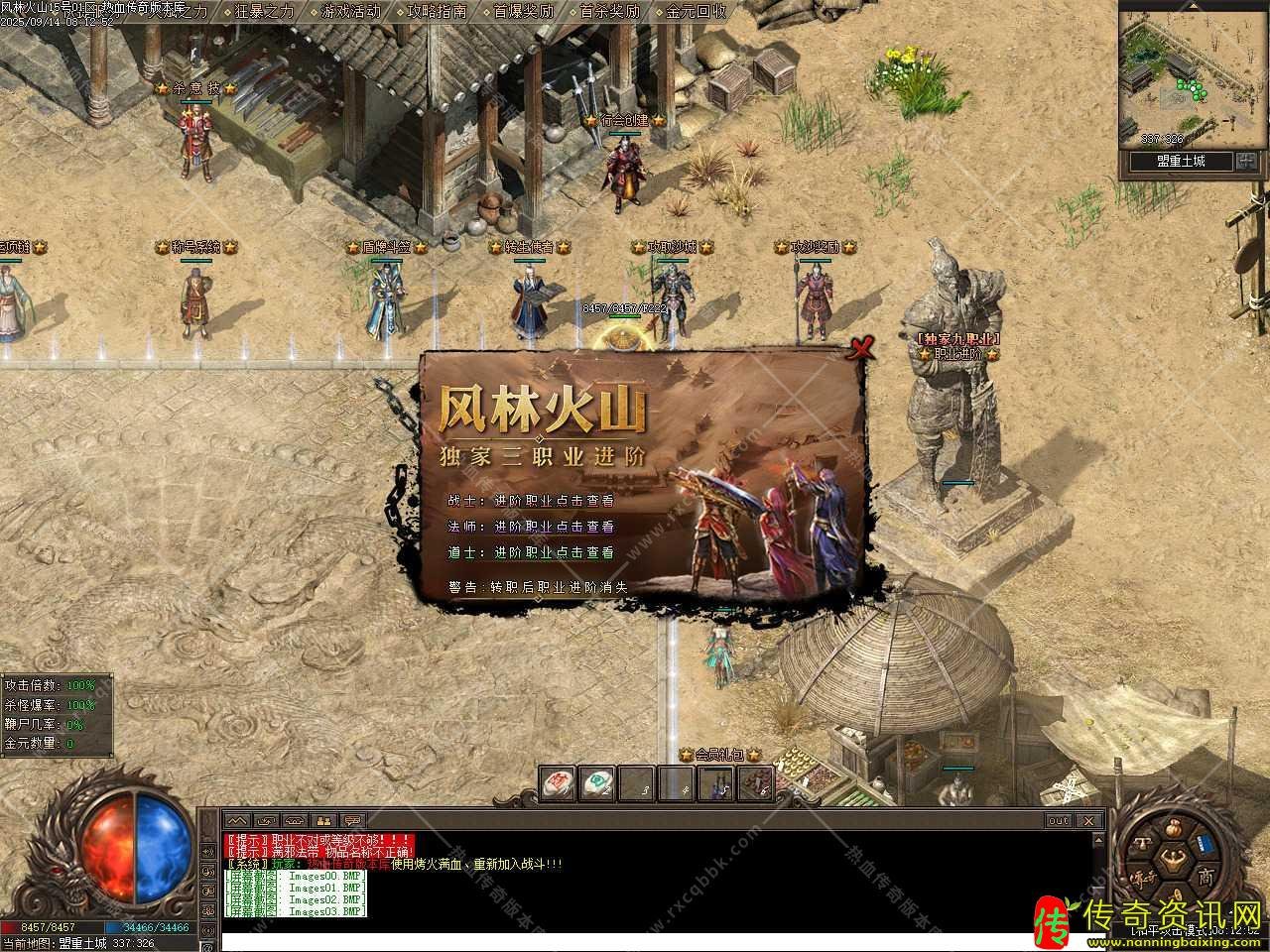Close the 风林火山 job advancement dialog
Viewport: 1270px width, 952px height.
point(862,347)
